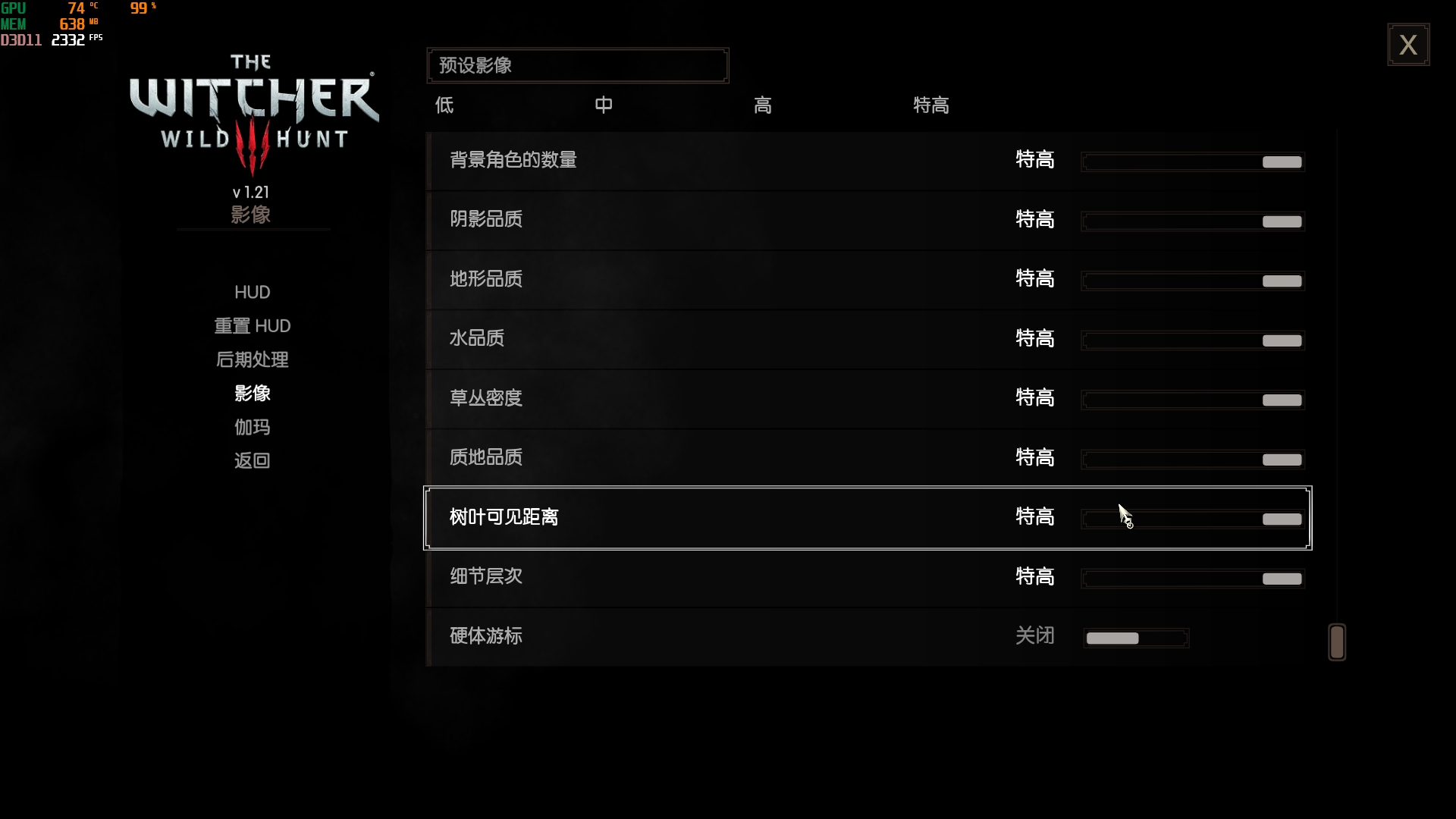The width and height of the screenshot is (1456, 819).
Task: Adjust the 草丛密度 grass density slider
Action: [x=1192, y=400]
